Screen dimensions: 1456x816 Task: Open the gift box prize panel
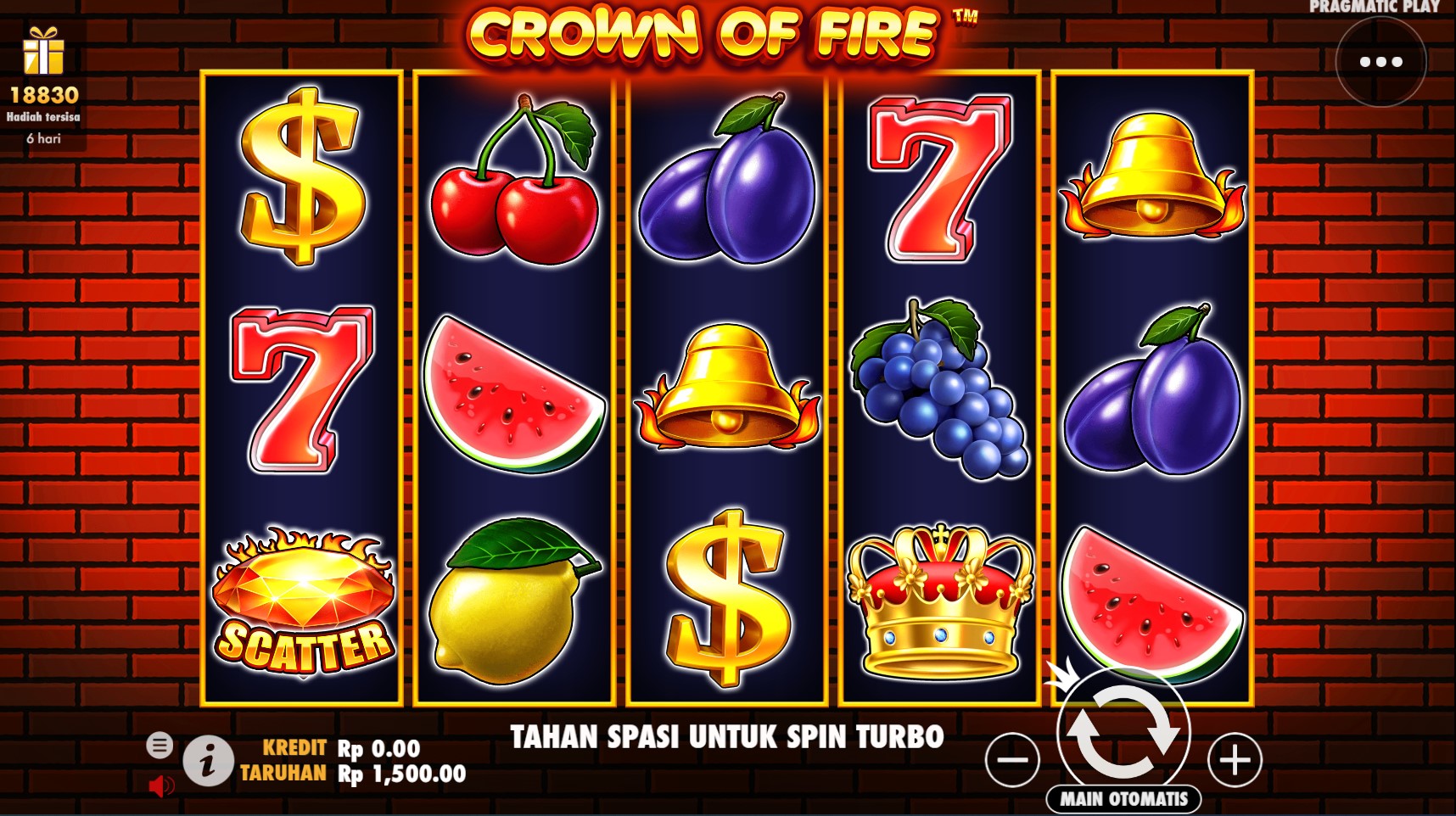click(x=43, y=51)
